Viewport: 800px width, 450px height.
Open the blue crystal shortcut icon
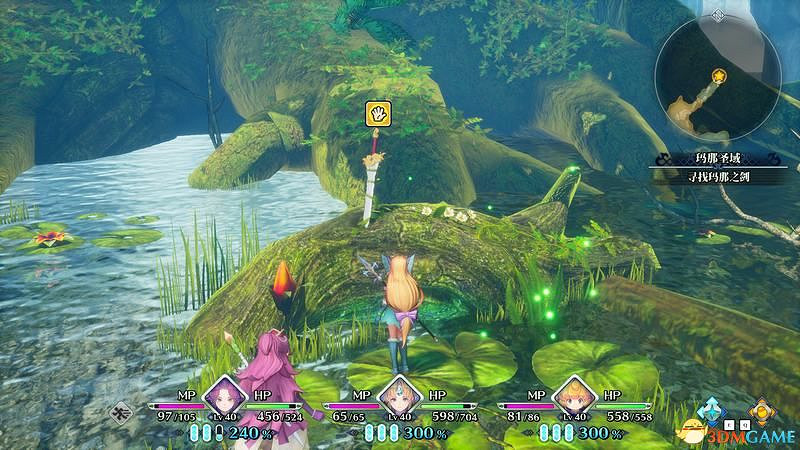click(x=713, y=411)
